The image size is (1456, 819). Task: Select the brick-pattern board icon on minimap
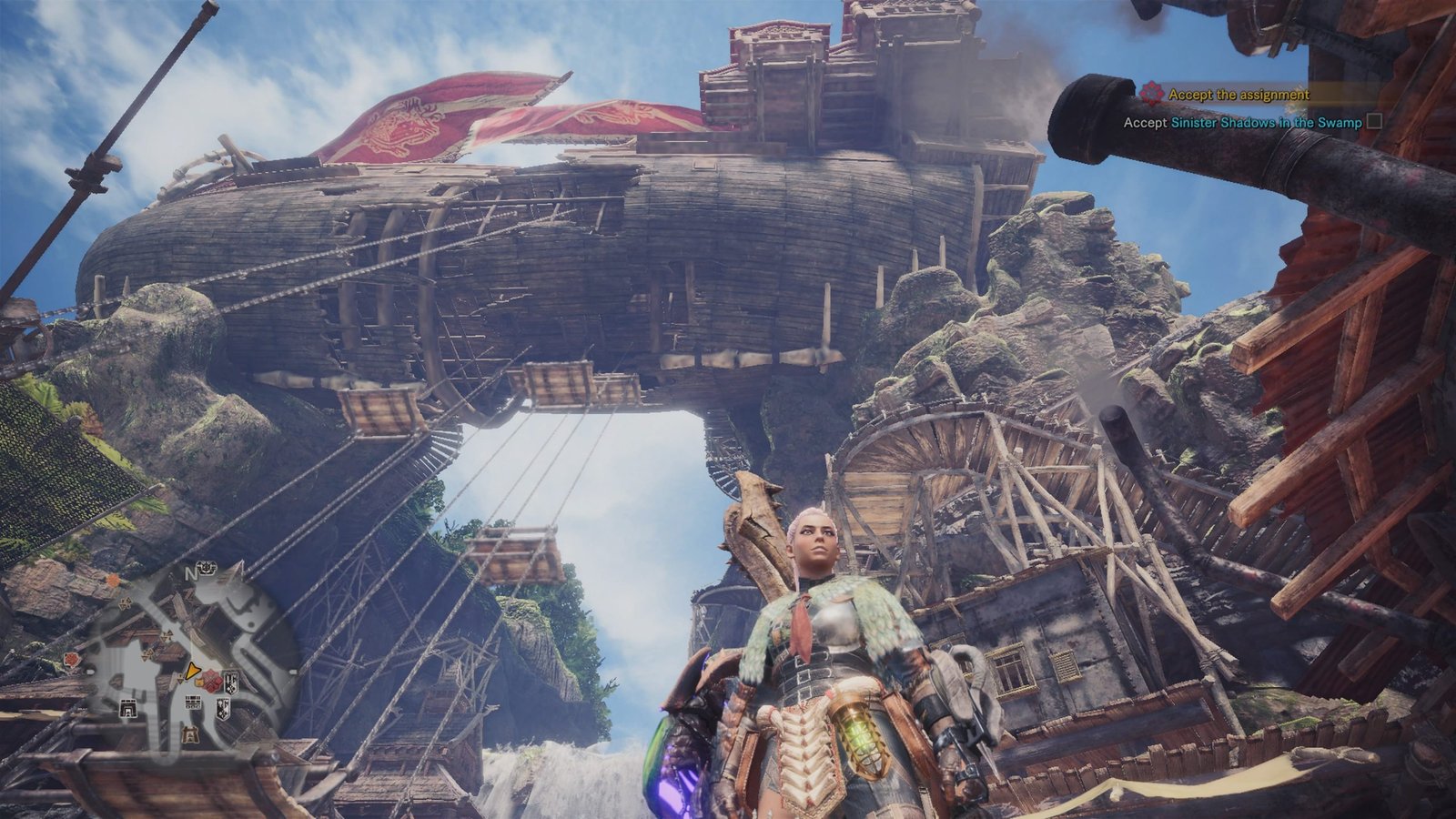pyautogui.click(x=192, y=702)
